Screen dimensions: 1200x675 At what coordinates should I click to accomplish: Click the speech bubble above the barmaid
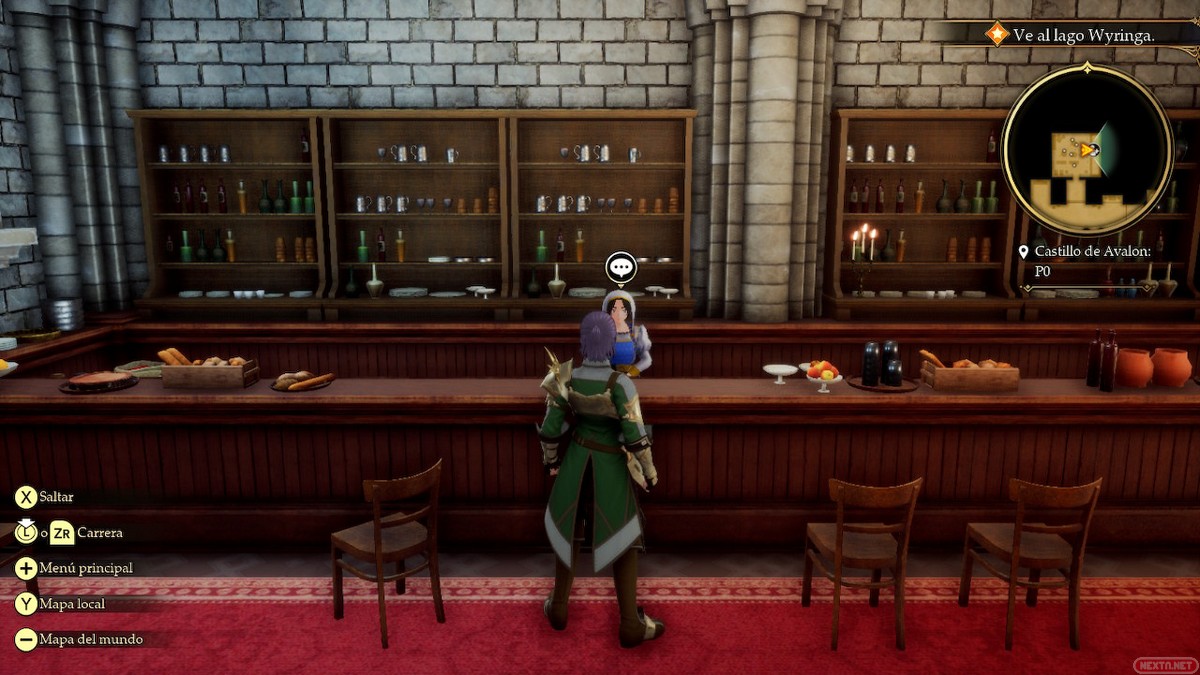[621, 267]
